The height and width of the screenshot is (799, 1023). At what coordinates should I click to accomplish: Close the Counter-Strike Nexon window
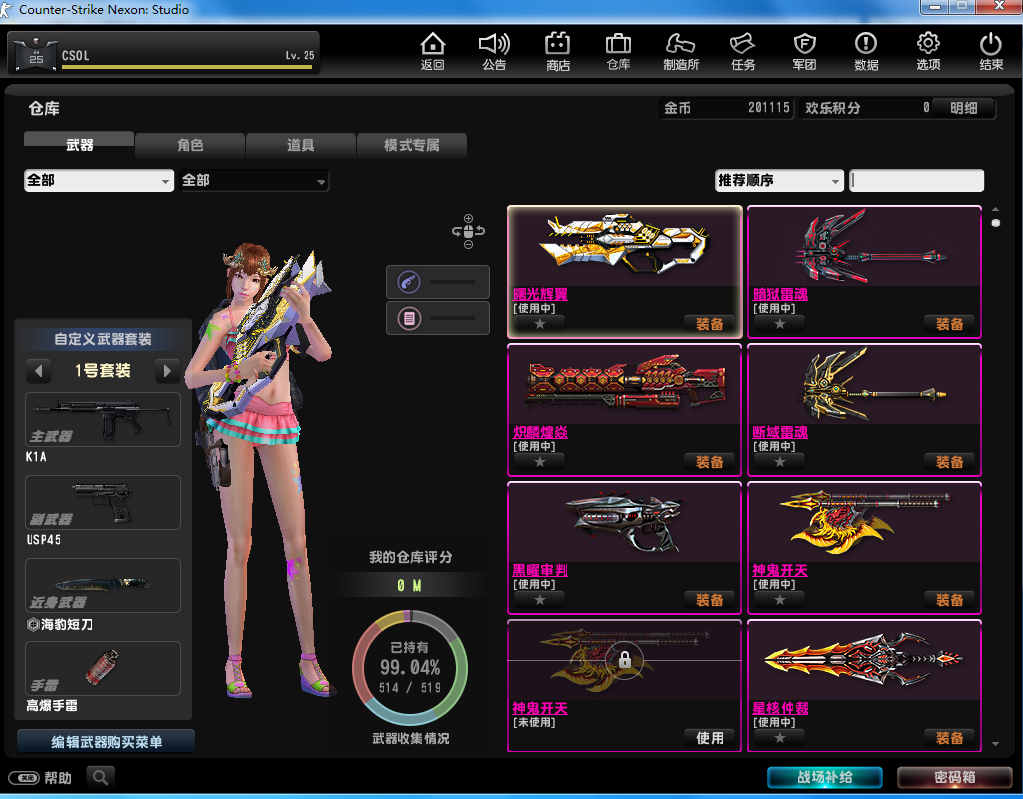point(999,8)
